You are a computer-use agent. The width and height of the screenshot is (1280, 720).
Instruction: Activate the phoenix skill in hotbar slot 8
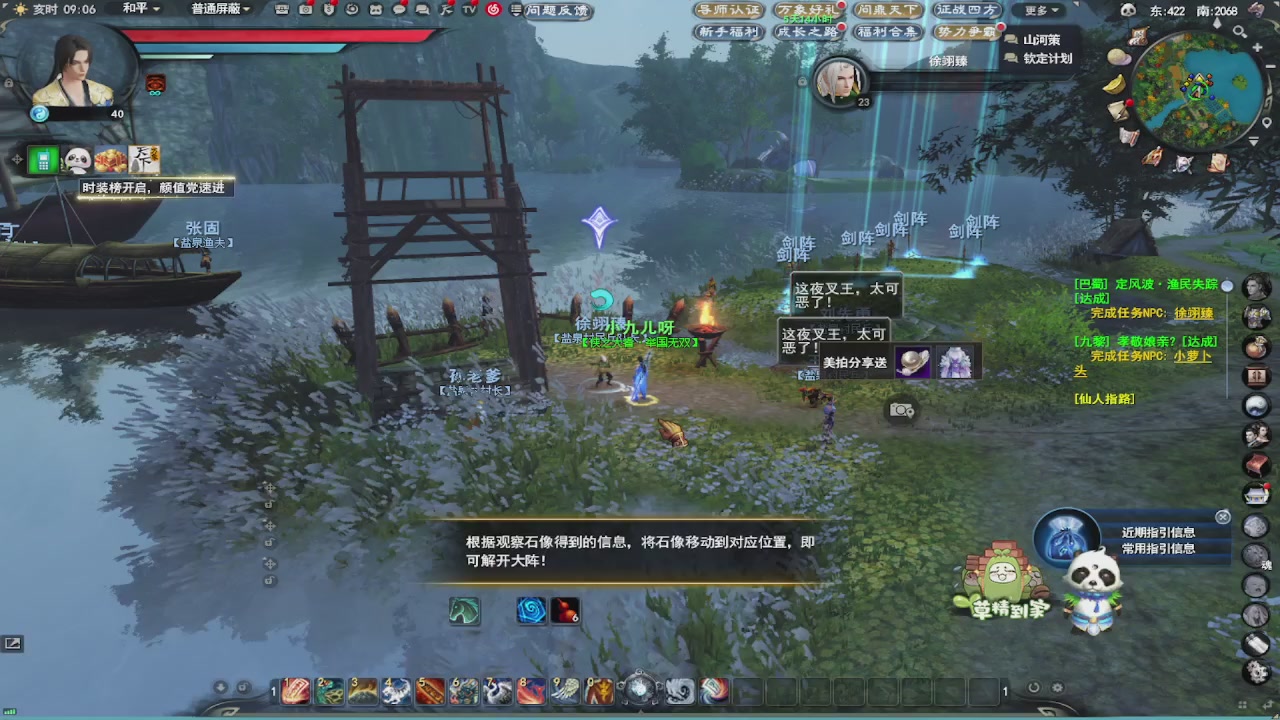[x=531, y=691]
